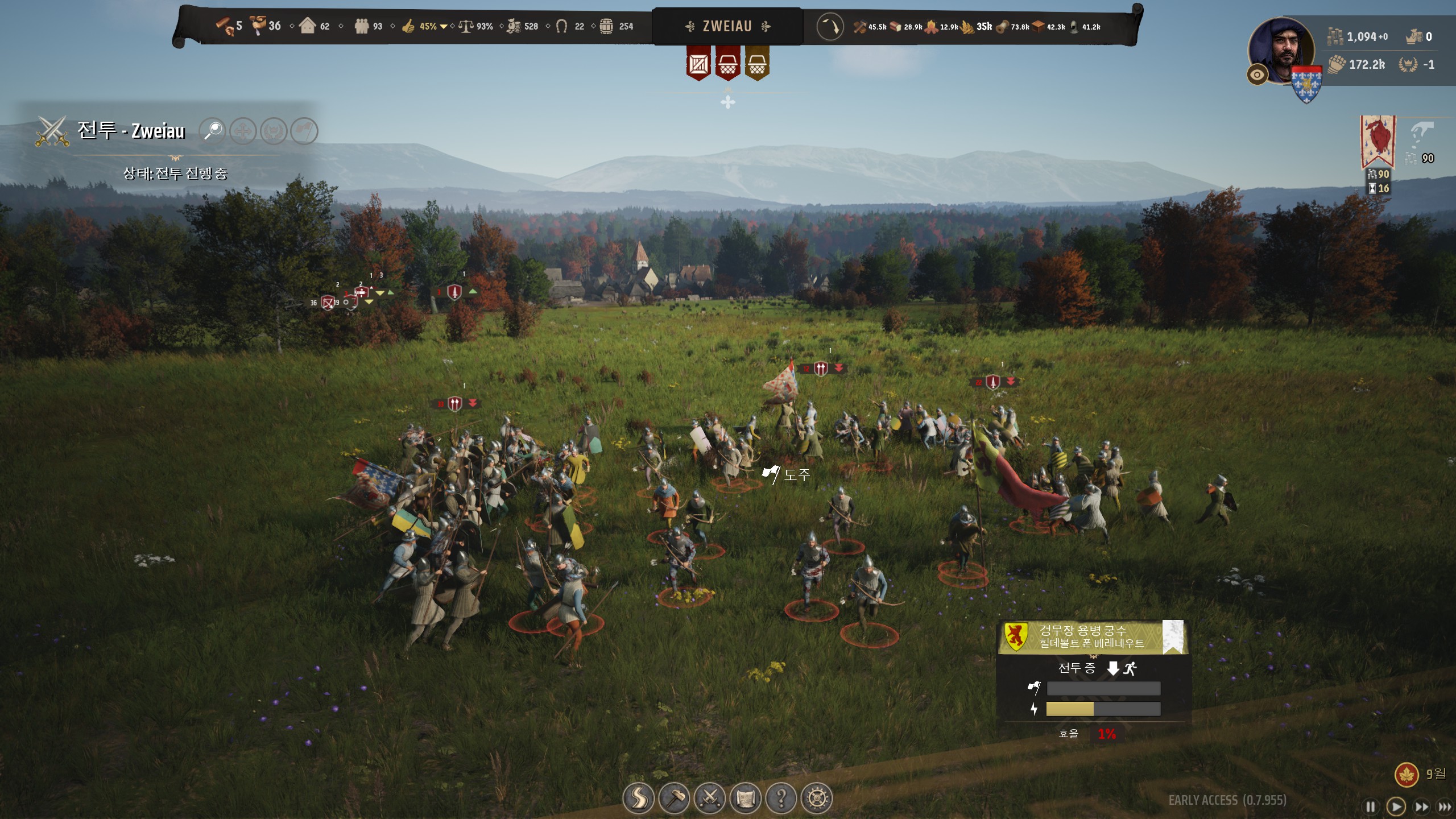Open the lord portrait panel
1456x819 pixels.
click(x=1281, y=50)
